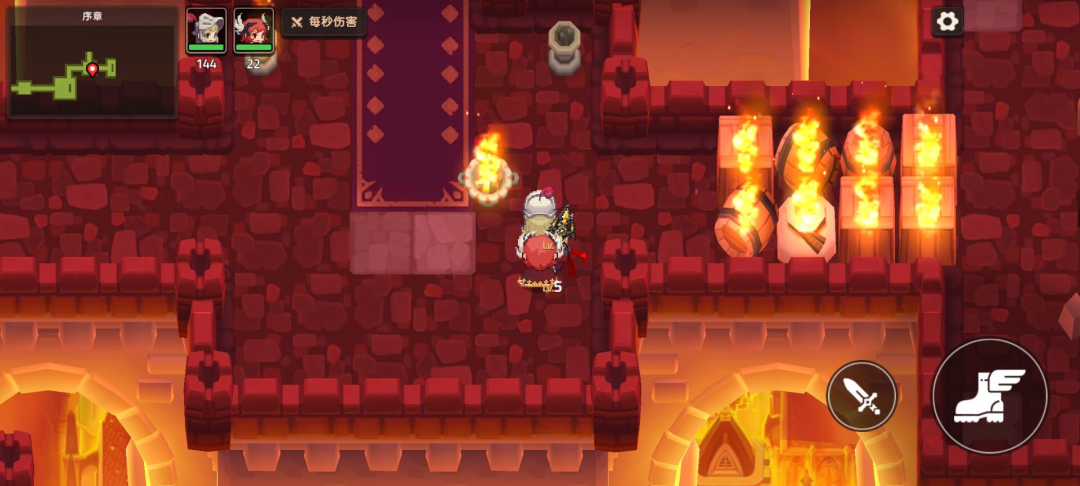Toggle the 每秒伤害 damage meter
This screenshot has height=486, width=1080.
(324, 22)
